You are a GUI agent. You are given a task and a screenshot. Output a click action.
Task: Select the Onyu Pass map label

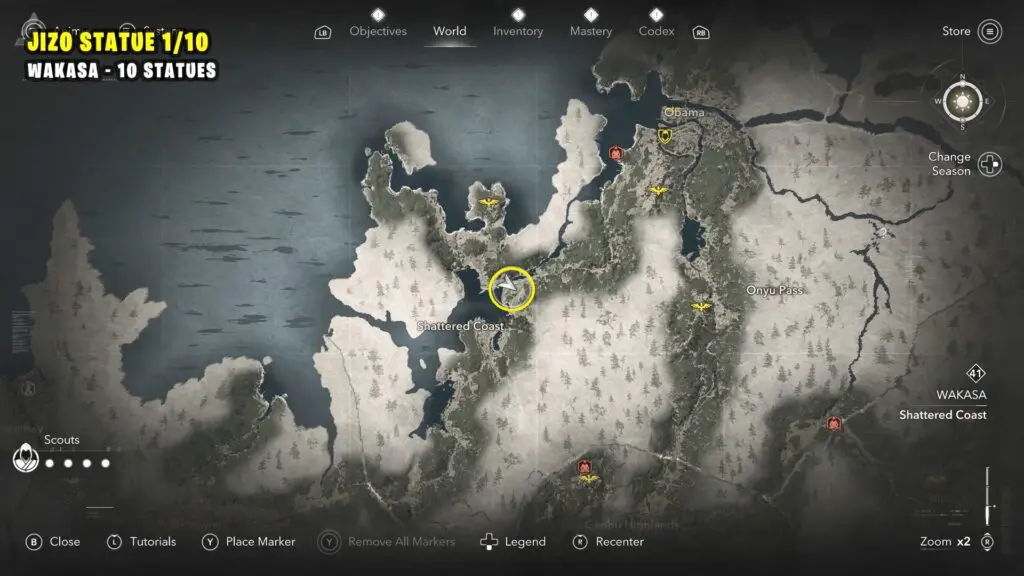pos(775,290)
